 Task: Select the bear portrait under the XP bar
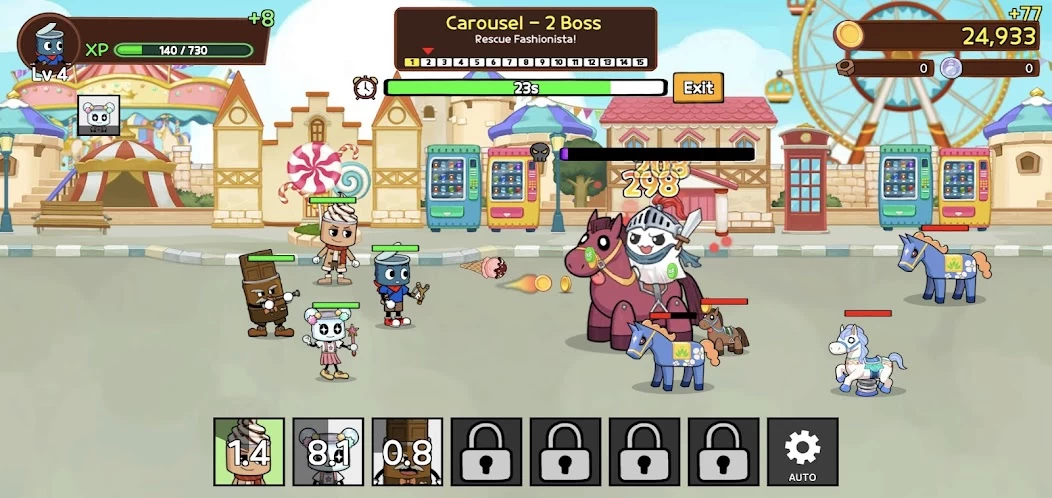coord(99,116)
